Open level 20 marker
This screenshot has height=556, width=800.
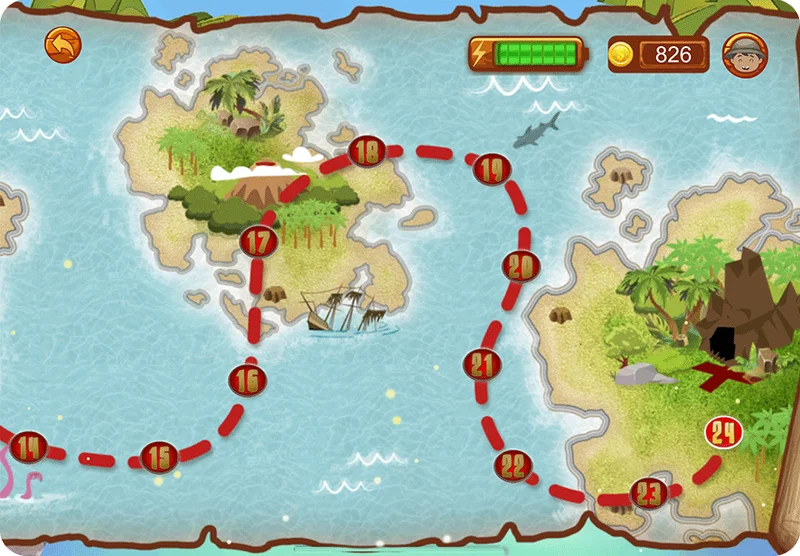(520, 266)
